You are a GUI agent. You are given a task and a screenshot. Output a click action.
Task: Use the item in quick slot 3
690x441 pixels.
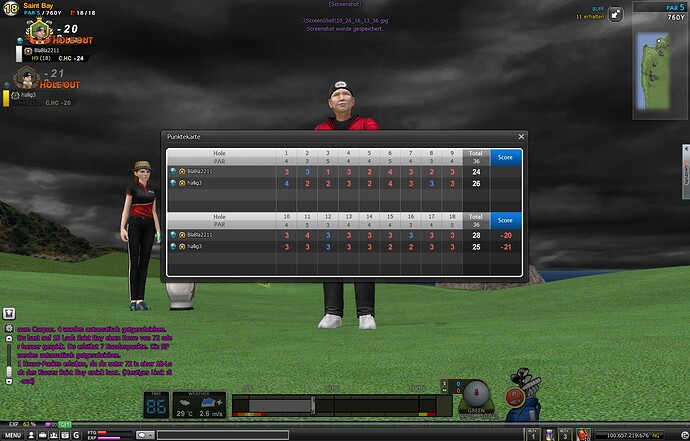[x=565, y=434]
